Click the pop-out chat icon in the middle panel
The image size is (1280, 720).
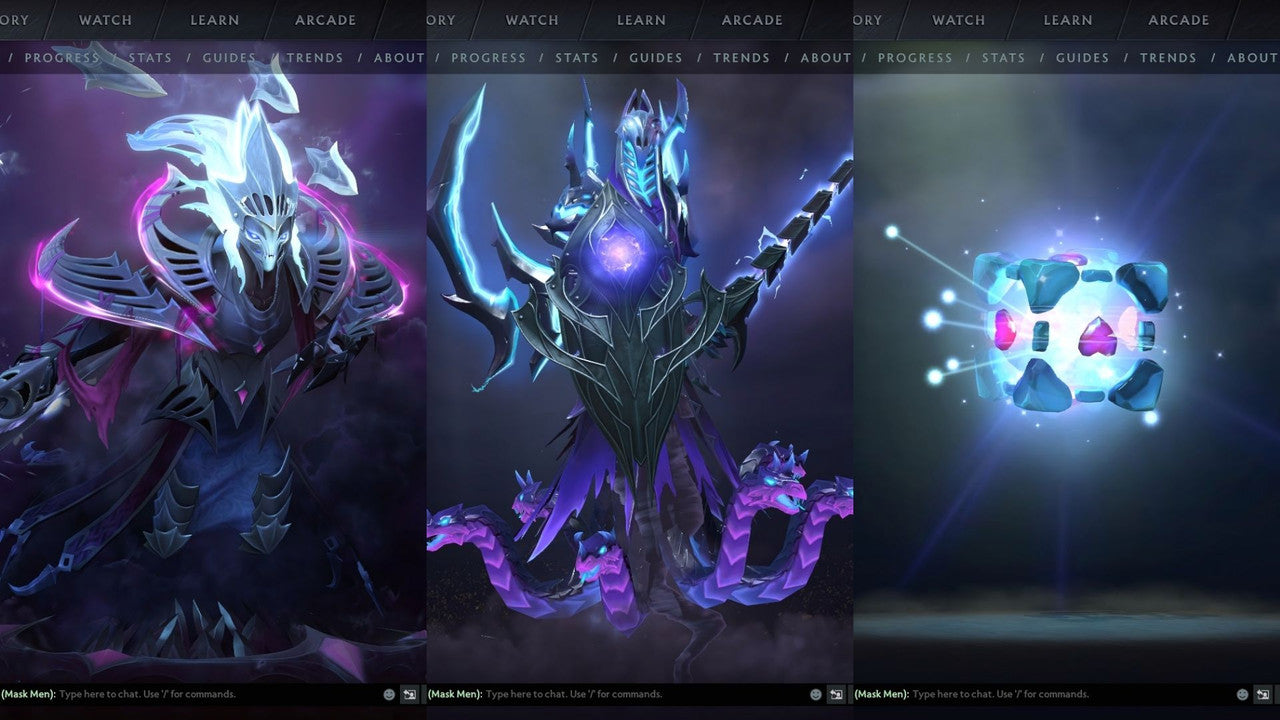click(835, 693)
